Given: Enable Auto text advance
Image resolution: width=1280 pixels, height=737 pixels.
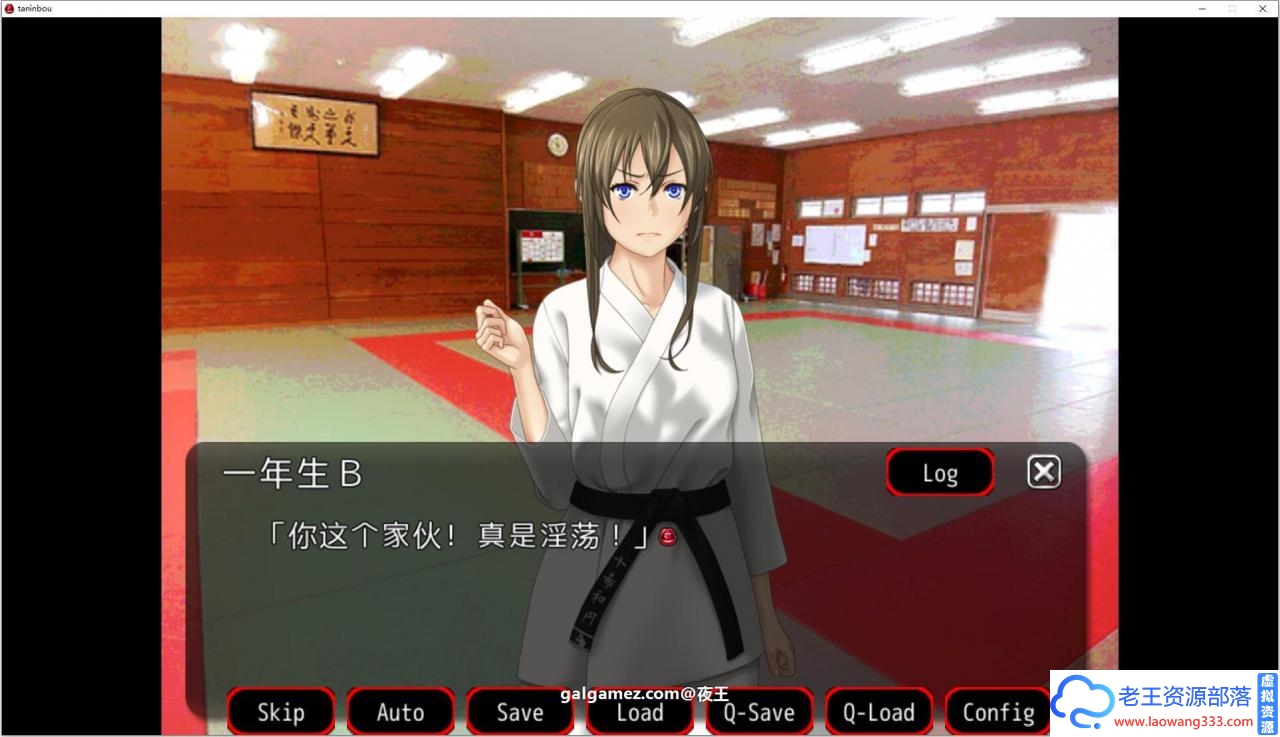Looking at the screenshot, I should pyautogui.click(x=400, y=712).
